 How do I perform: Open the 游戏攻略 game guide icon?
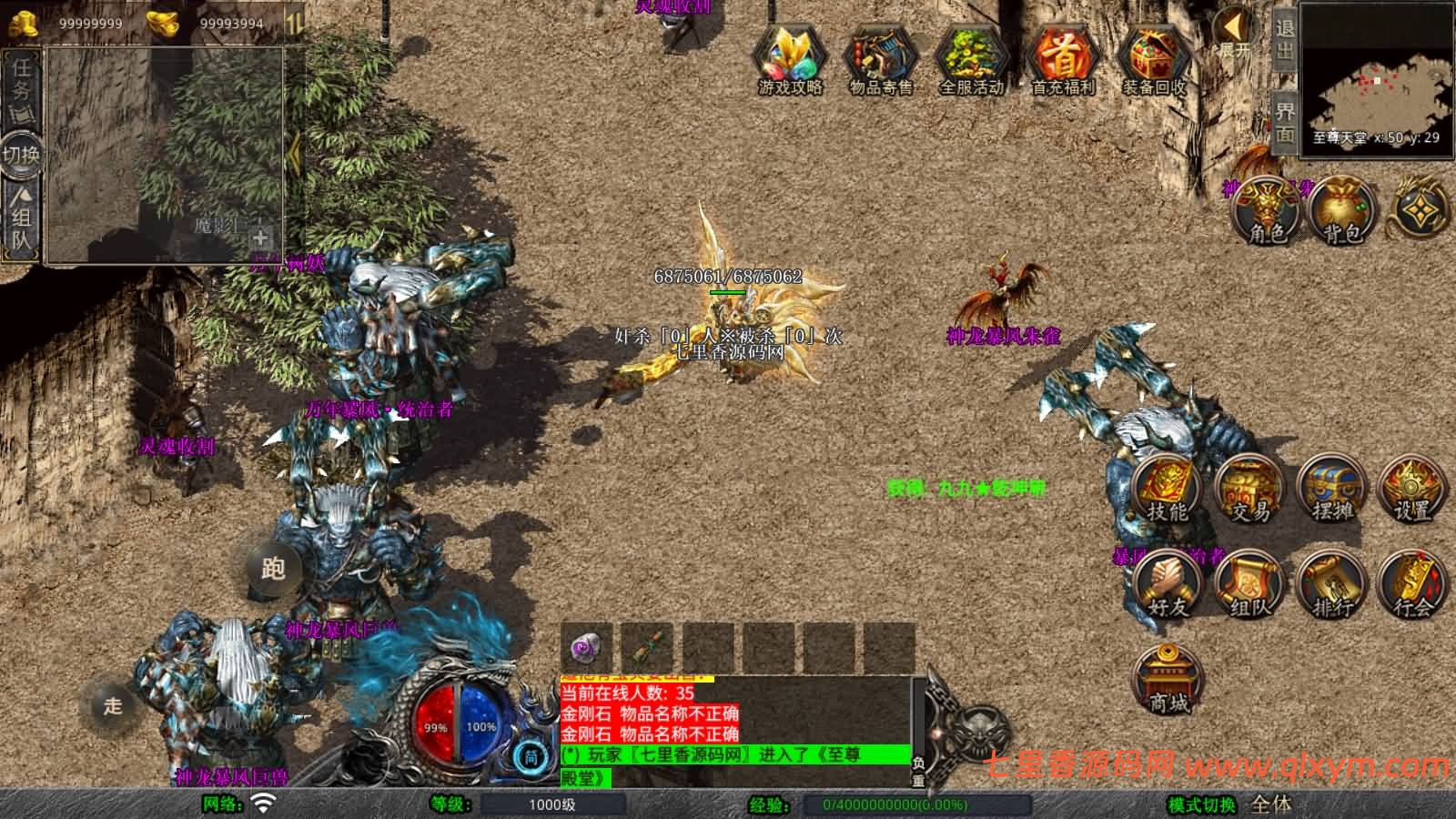(x=790, y=59)
